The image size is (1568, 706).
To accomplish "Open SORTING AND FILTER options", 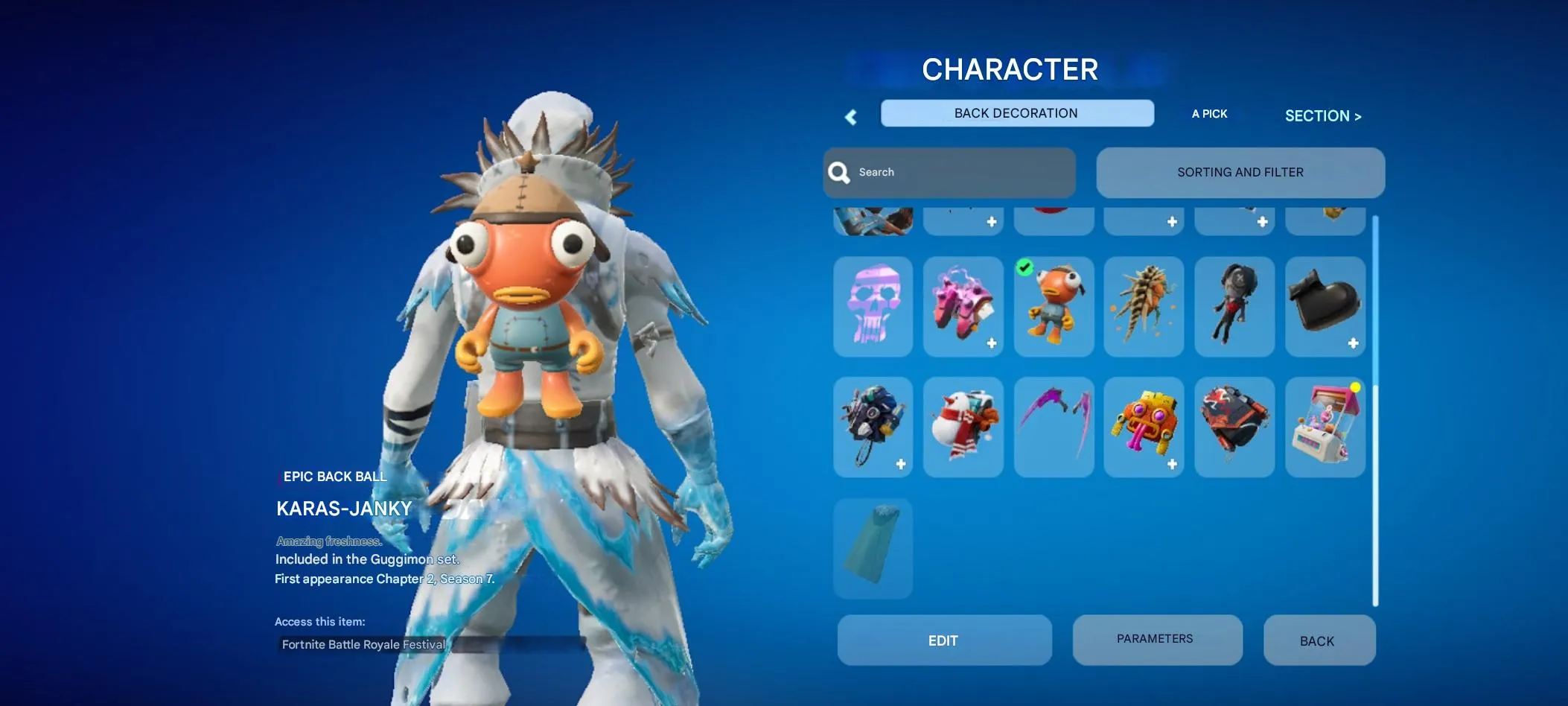I will 1240,172.
